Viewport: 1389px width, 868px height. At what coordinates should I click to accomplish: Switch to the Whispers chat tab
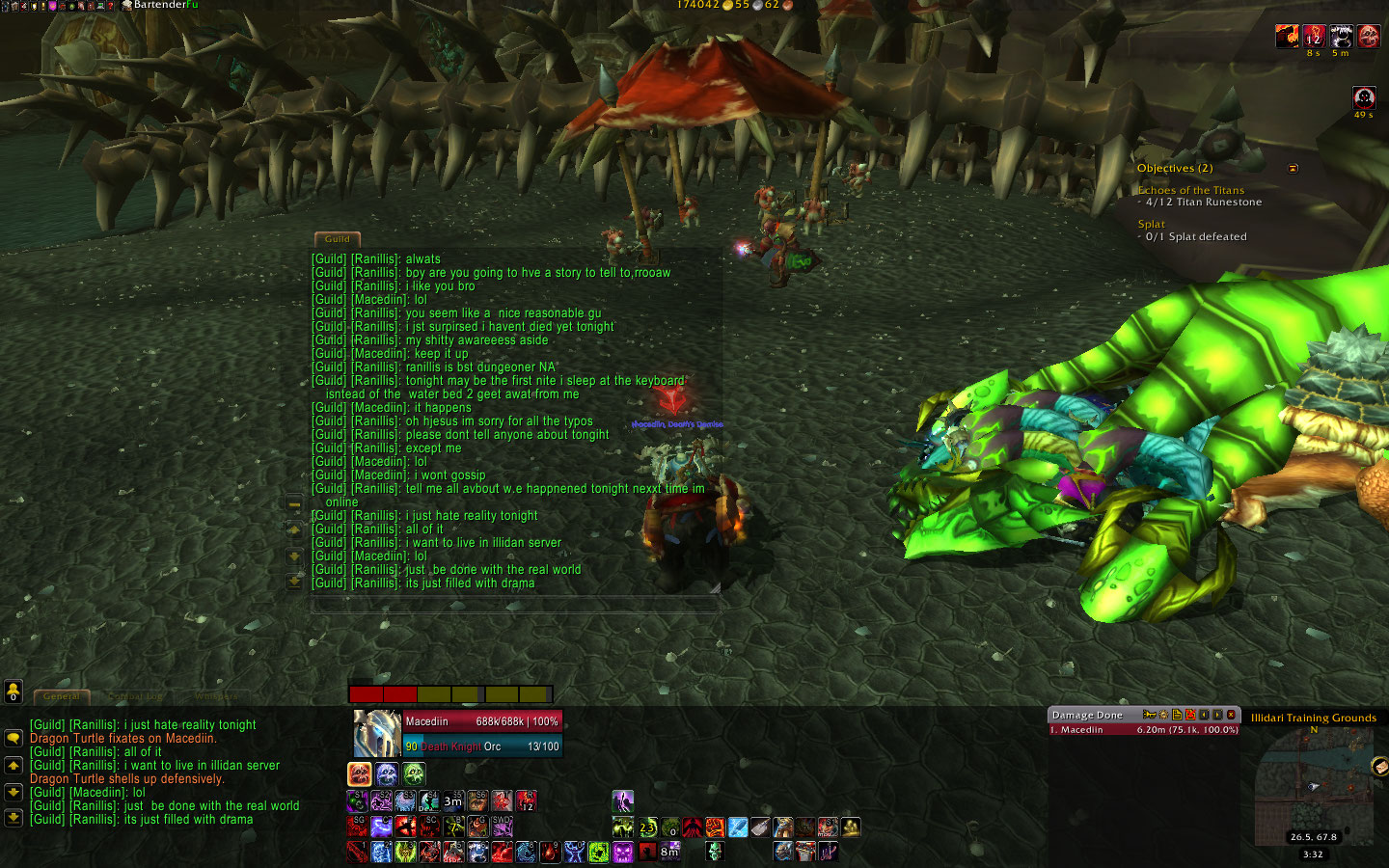(x=215, y=696)
